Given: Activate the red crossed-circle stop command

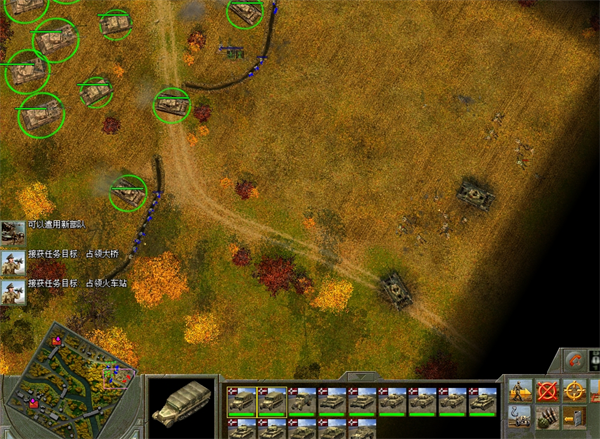Looking at the screenshot, I should pos(547,391).
